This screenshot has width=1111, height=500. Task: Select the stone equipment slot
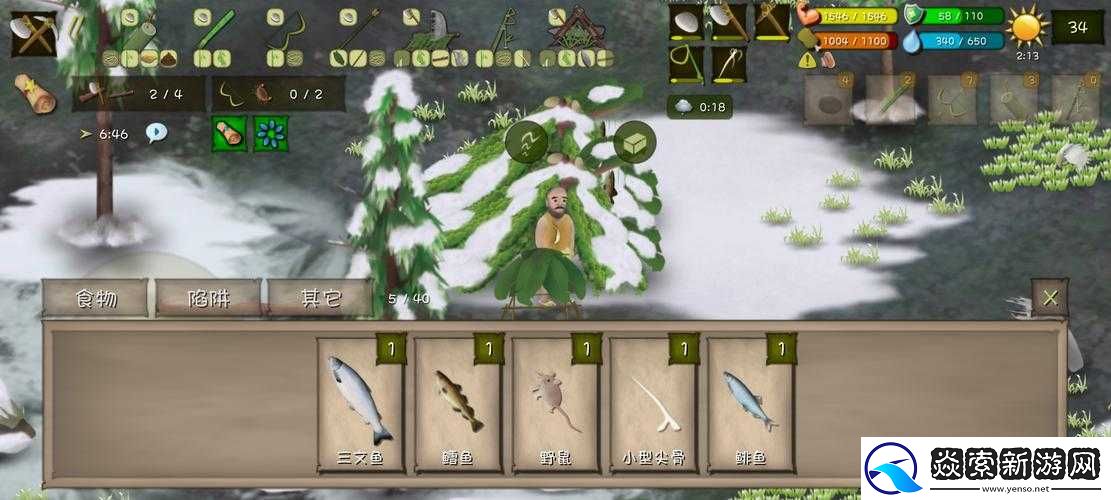click(686, 22)
